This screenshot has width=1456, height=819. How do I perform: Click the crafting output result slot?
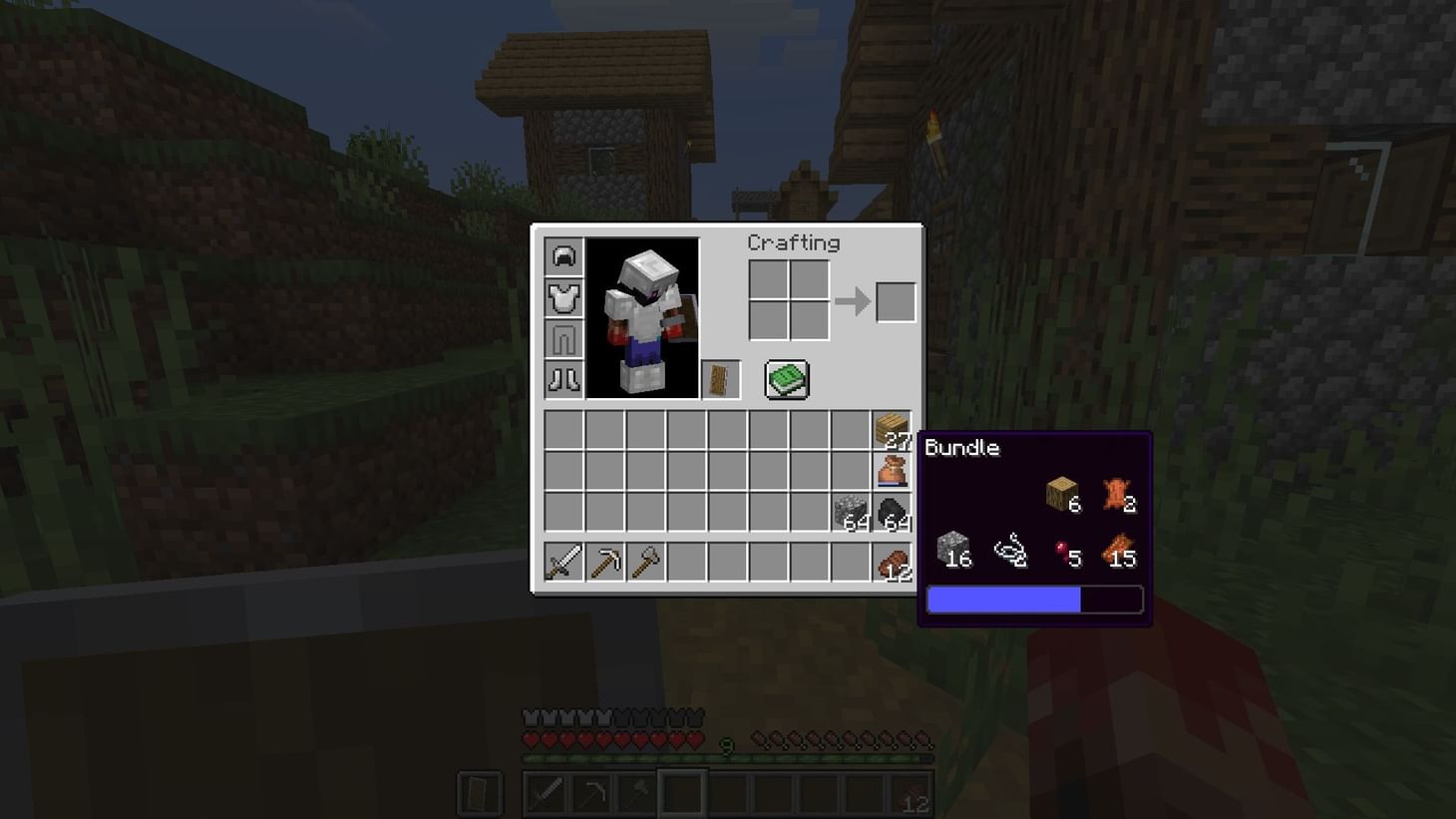894,300
